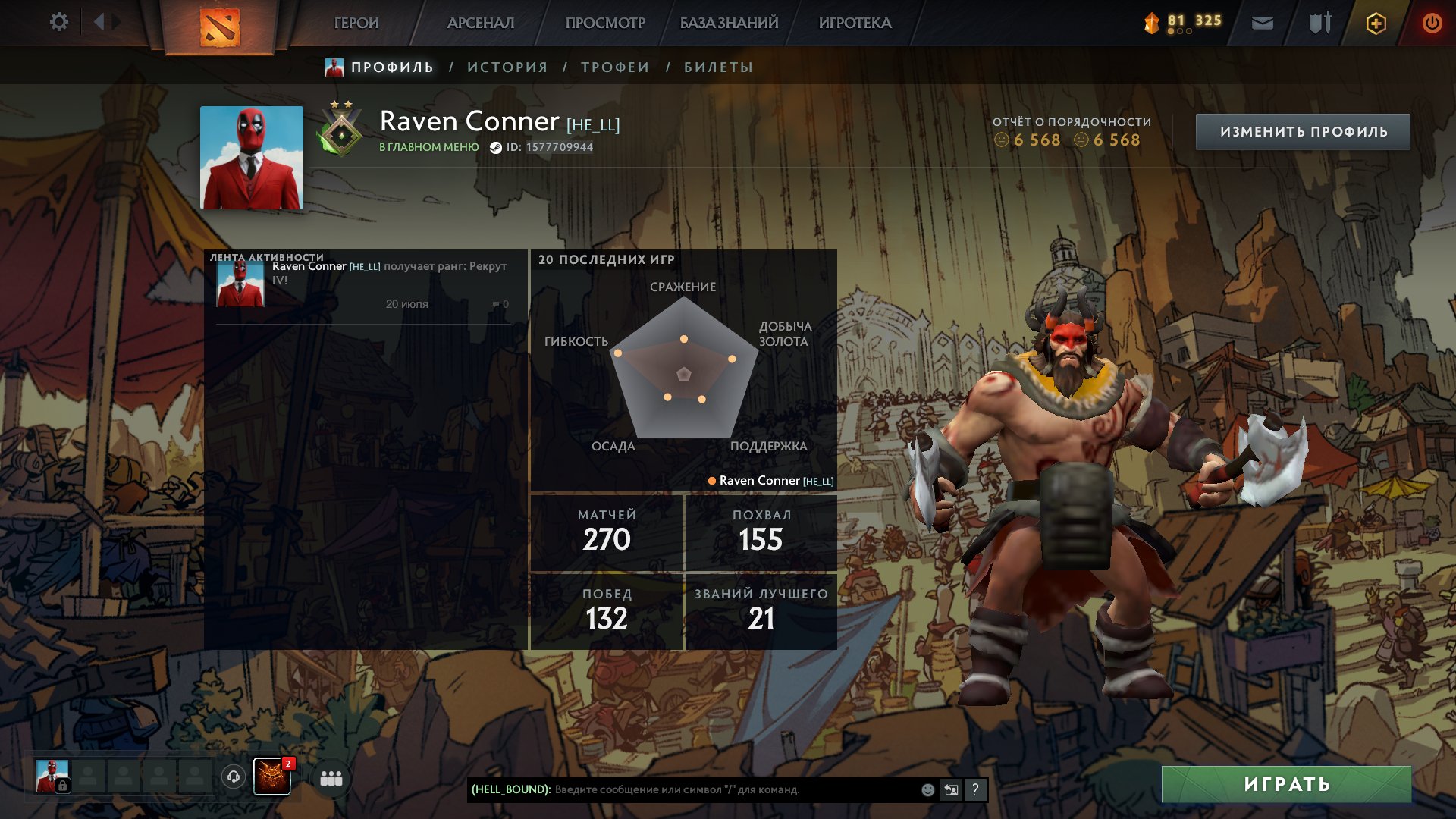Click the ИЗМЕНИТЬ ПРОФИЛЬ button
Viewport: 1456px width, 819px height.
(1303, 132)
